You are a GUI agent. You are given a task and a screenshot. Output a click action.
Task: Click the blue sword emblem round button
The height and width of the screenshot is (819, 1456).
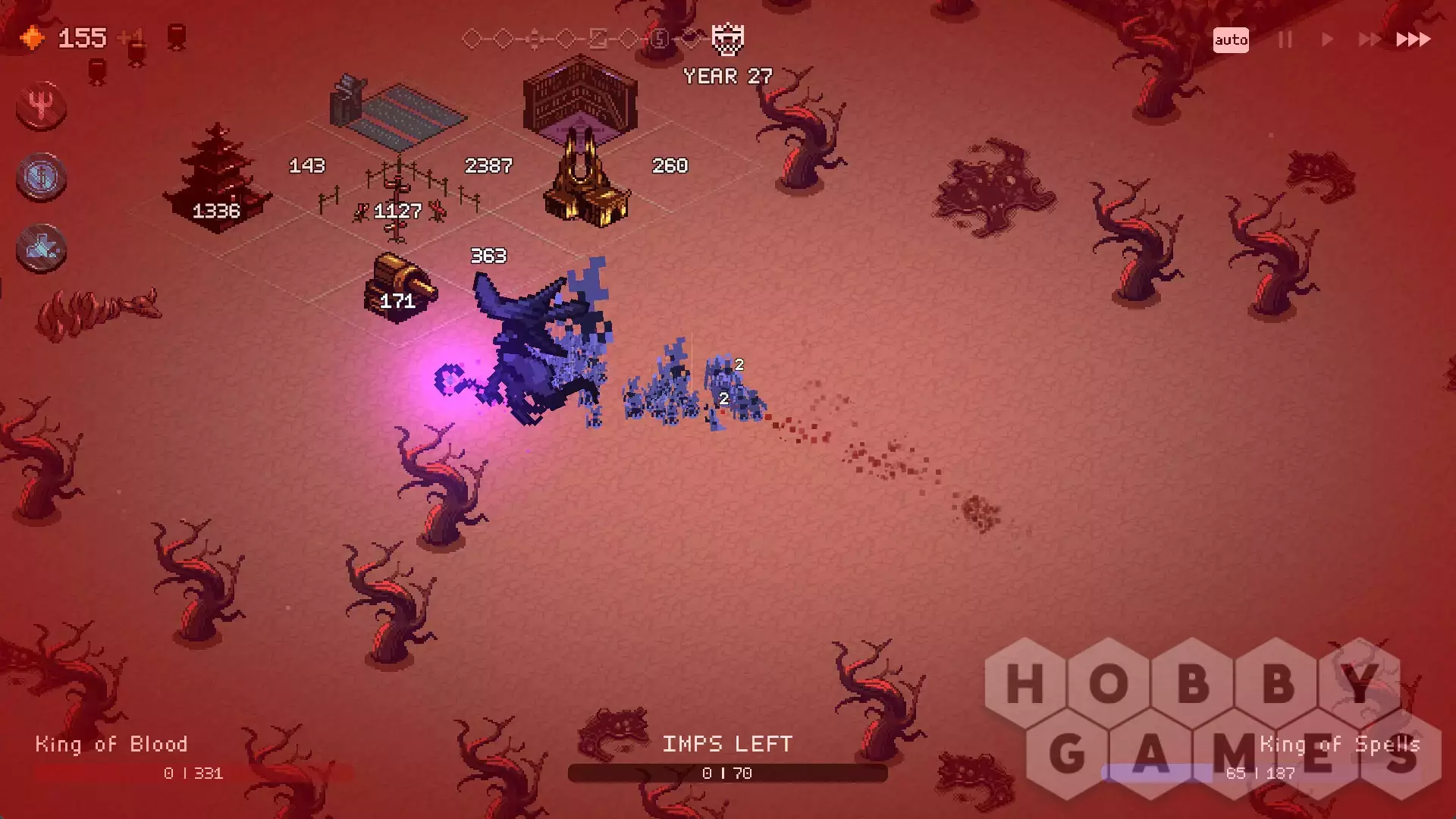pos(41,177)
